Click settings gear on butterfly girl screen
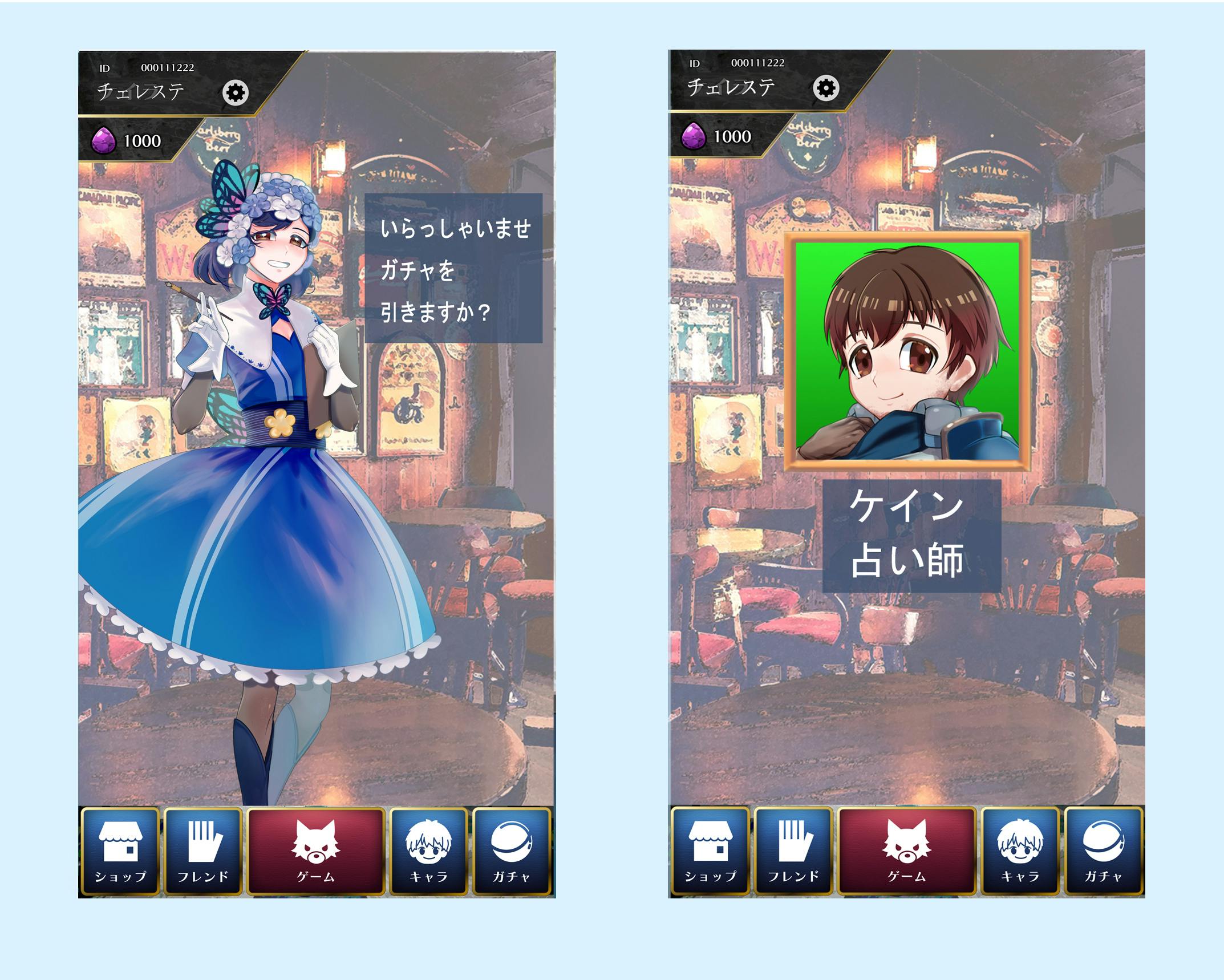1224x980 pixels. (236, 92)
